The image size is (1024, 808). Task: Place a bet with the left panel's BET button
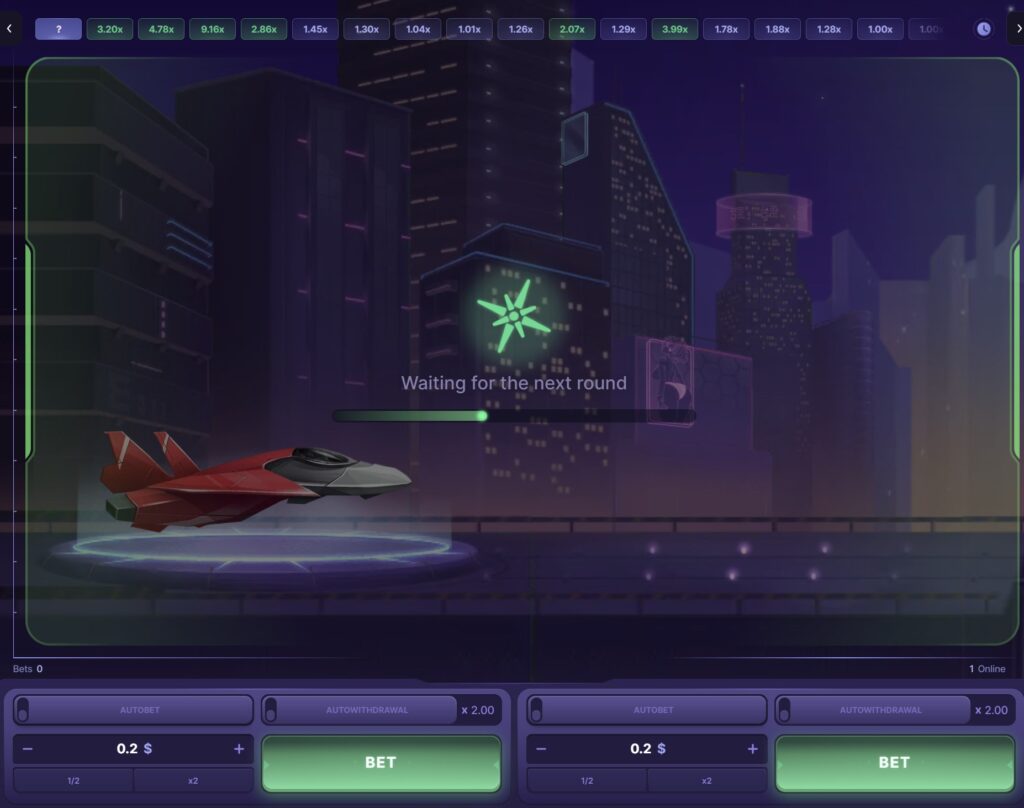coord(381,763)
